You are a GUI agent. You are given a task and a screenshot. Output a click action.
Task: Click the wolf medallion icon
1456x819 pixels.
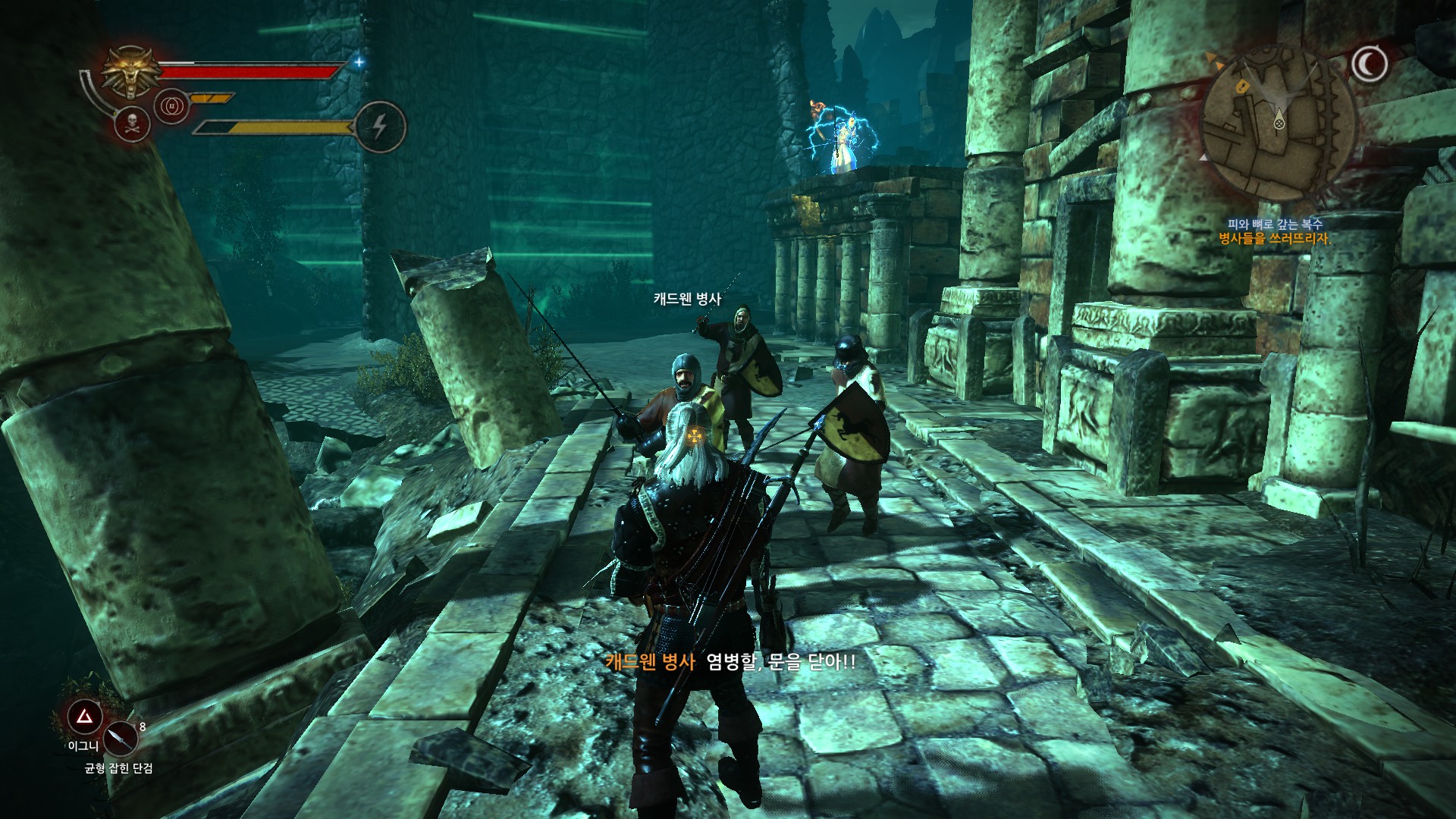click(133, 71)
